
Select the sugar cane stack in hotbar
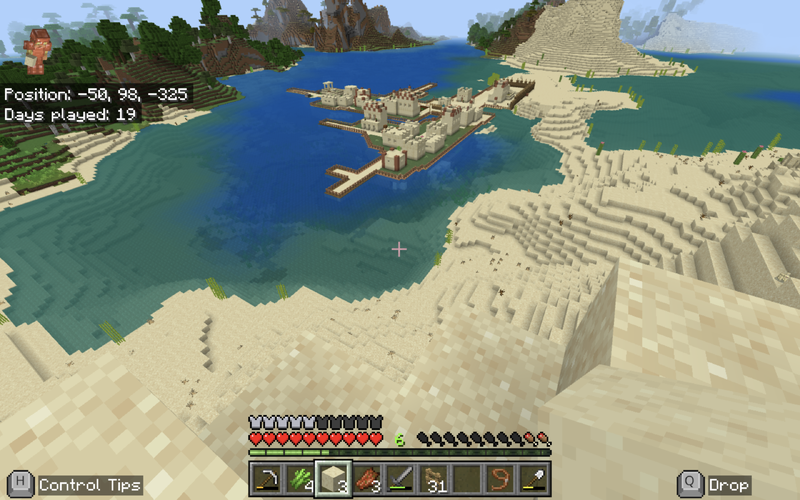point(299,479)
